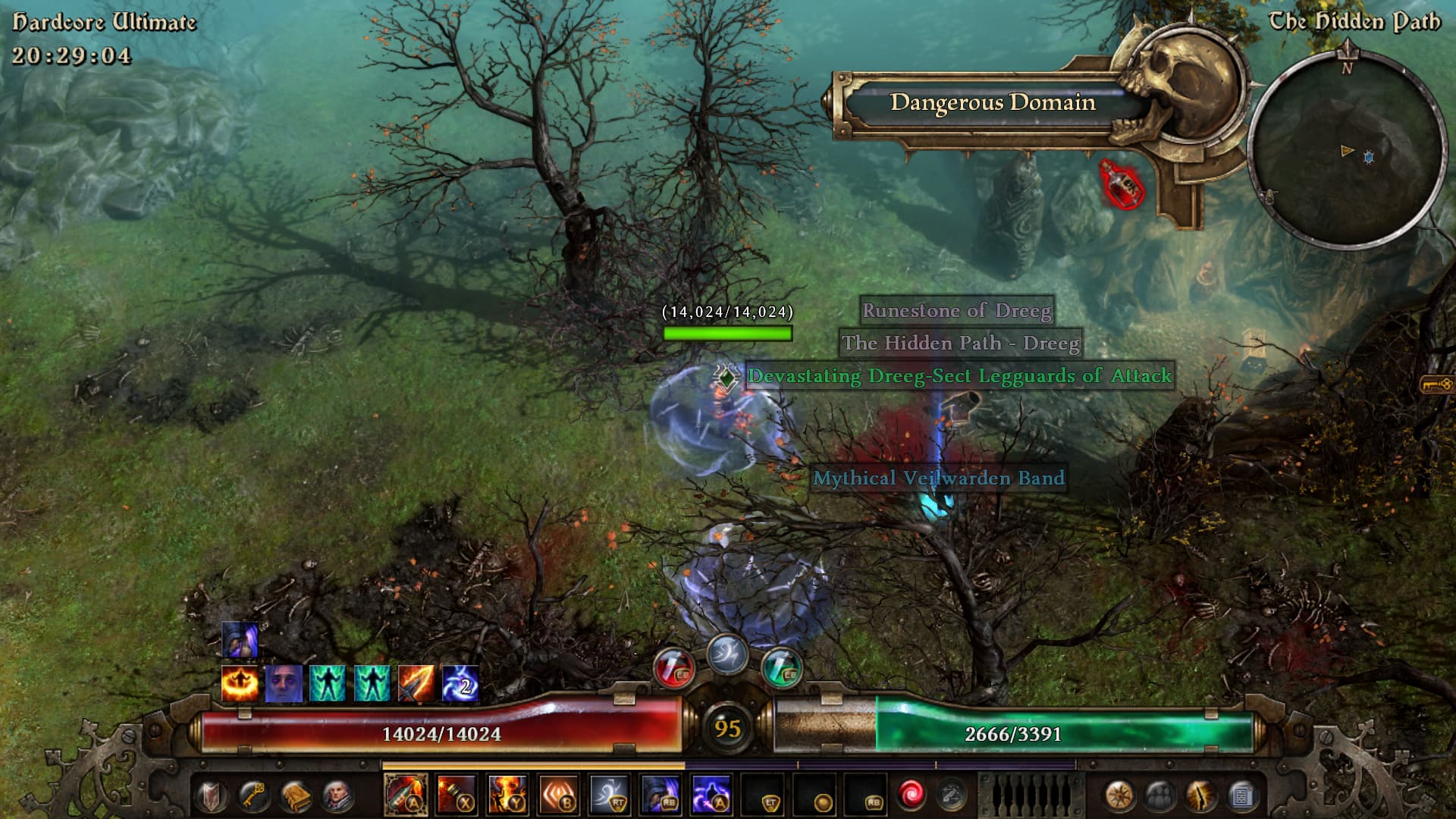Activate the white swirl dash skill
Image resolution: width=1456 pixels, height=819 pixels.
pyautogui.click(x=609, y=795)
